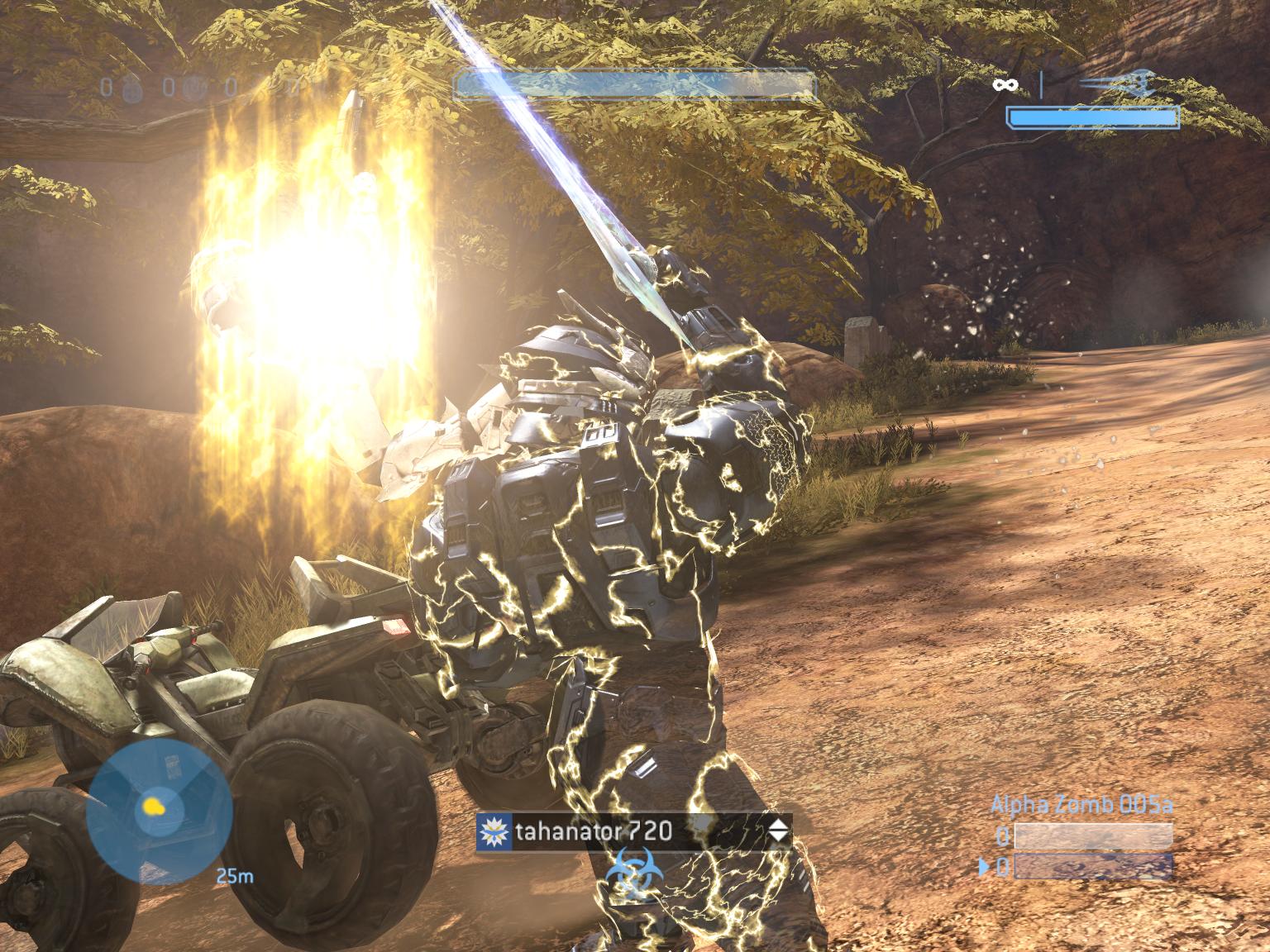Click the triangle marker beside the bottom score bar
This screenshot has width=1270, height=952.
(x=984, y=865)
